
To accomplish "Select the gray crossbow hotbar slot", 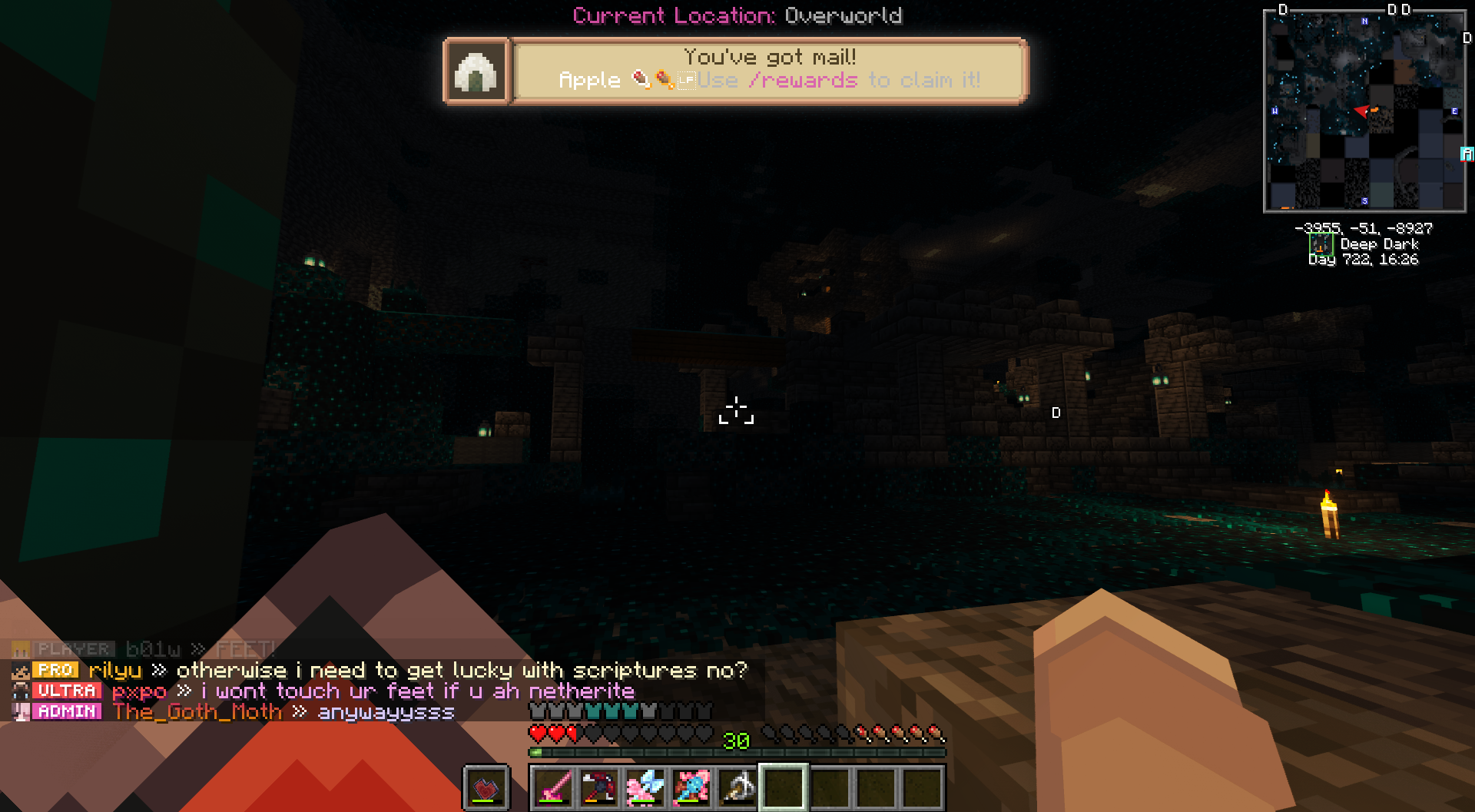I will 737,787.
